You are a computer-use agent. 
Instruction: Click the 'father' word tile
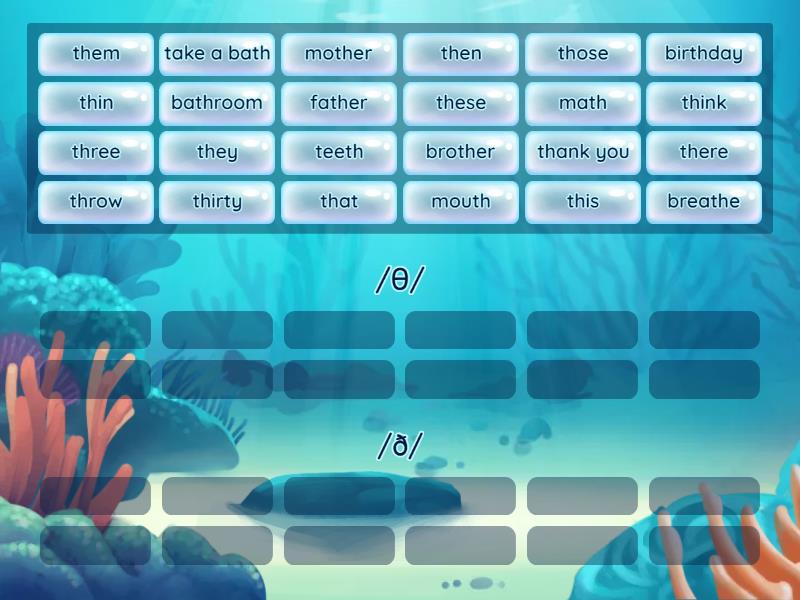coord(339,103)
